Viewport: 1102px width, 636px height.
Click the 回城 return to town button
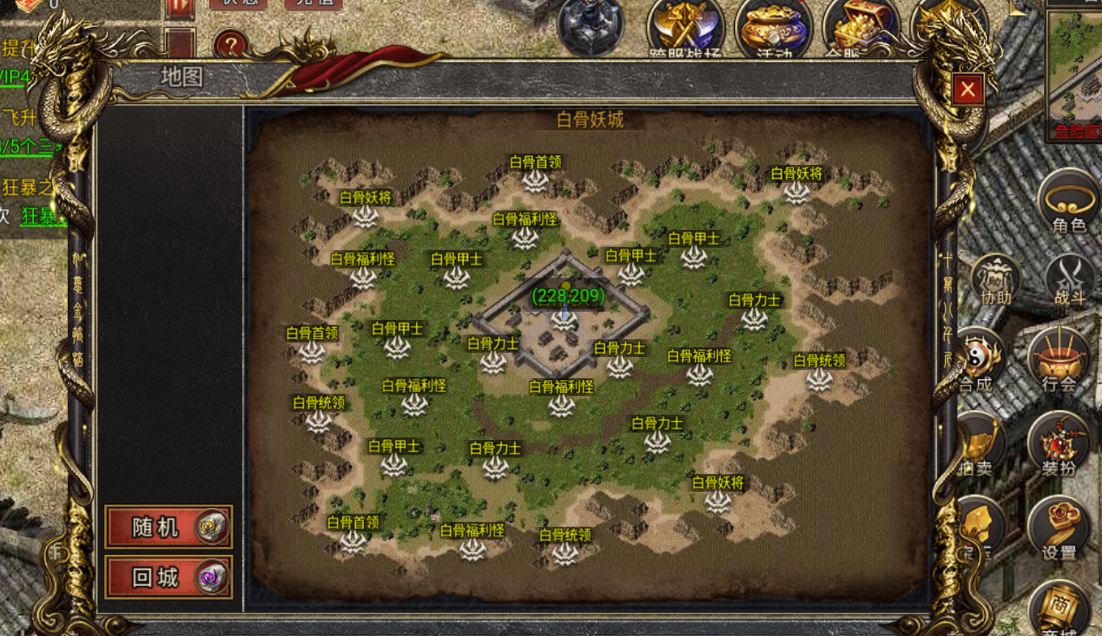point(168,577)
